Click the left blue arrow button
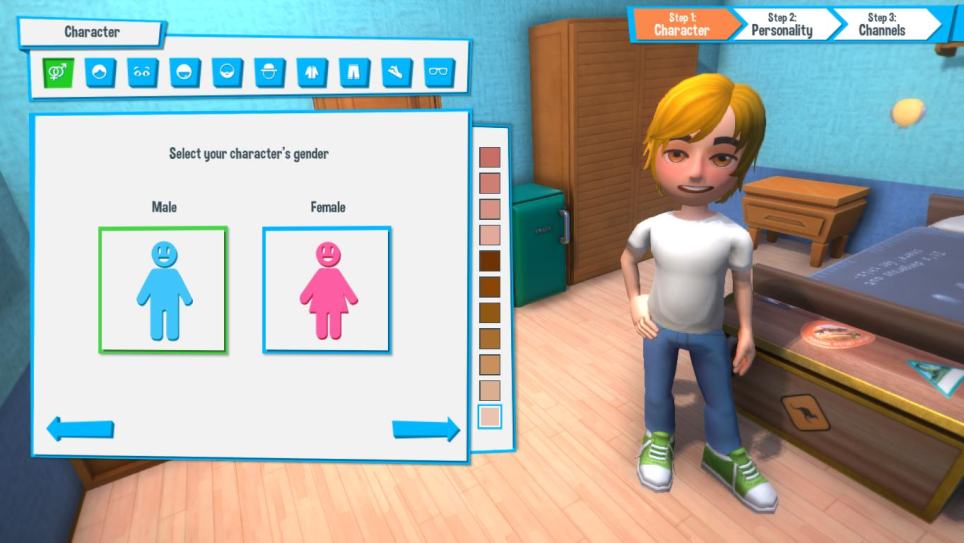Viewport: 964px width, 543px height. point(80,429)
